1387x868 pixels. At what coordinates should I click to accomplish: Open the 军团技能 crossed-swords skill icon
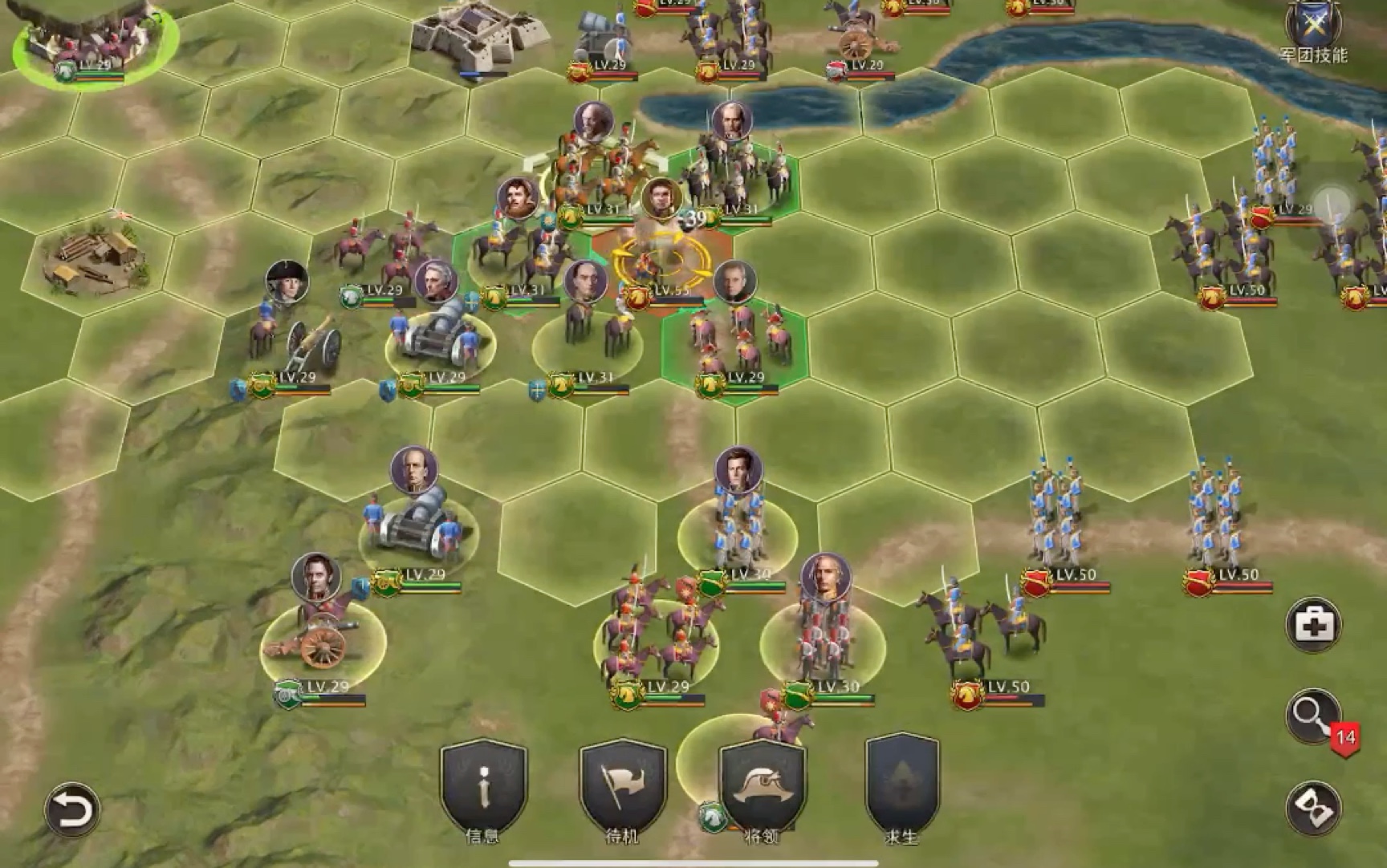click(1313, 26)
